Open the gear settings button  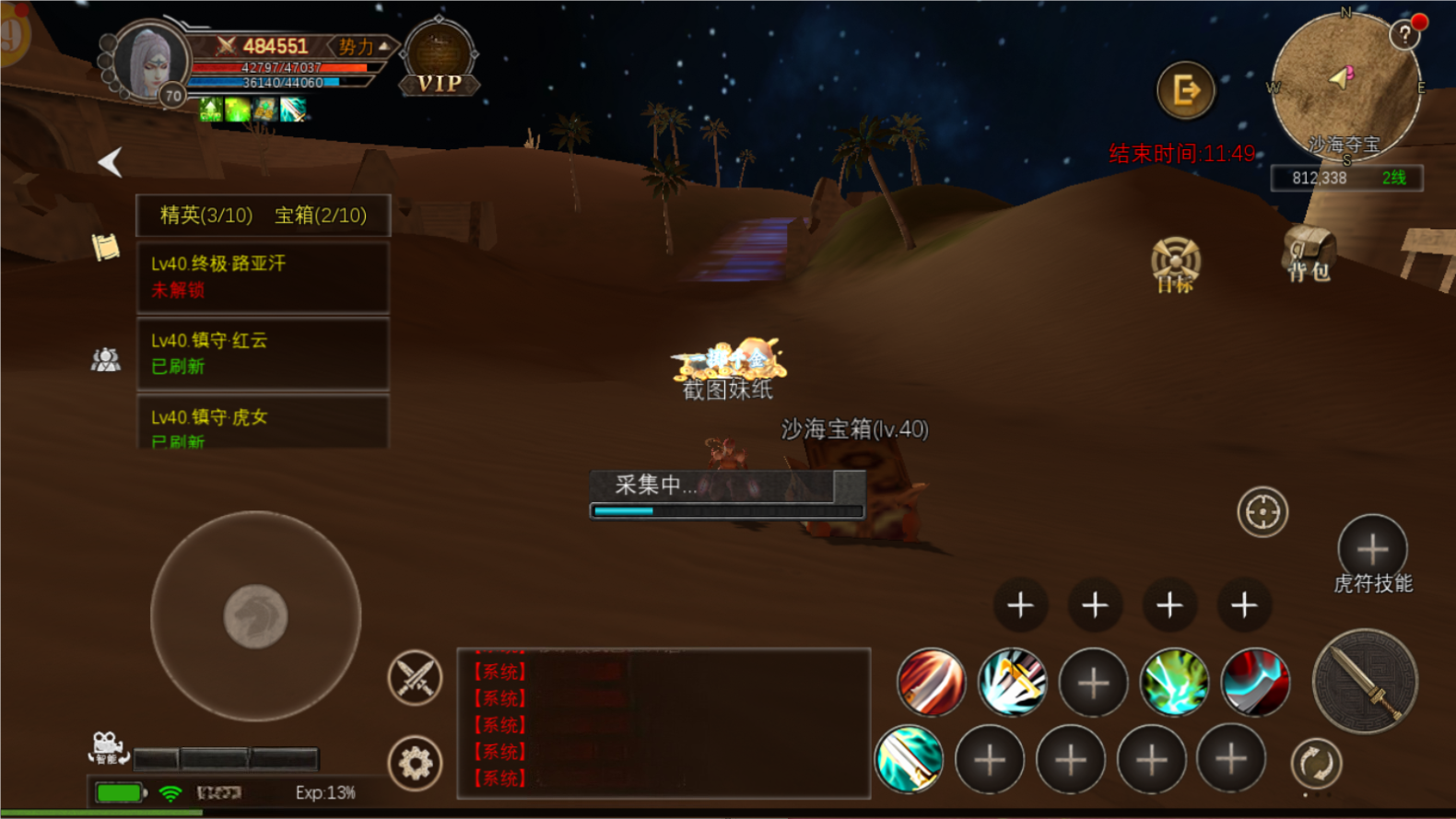(x=415, y=763)
